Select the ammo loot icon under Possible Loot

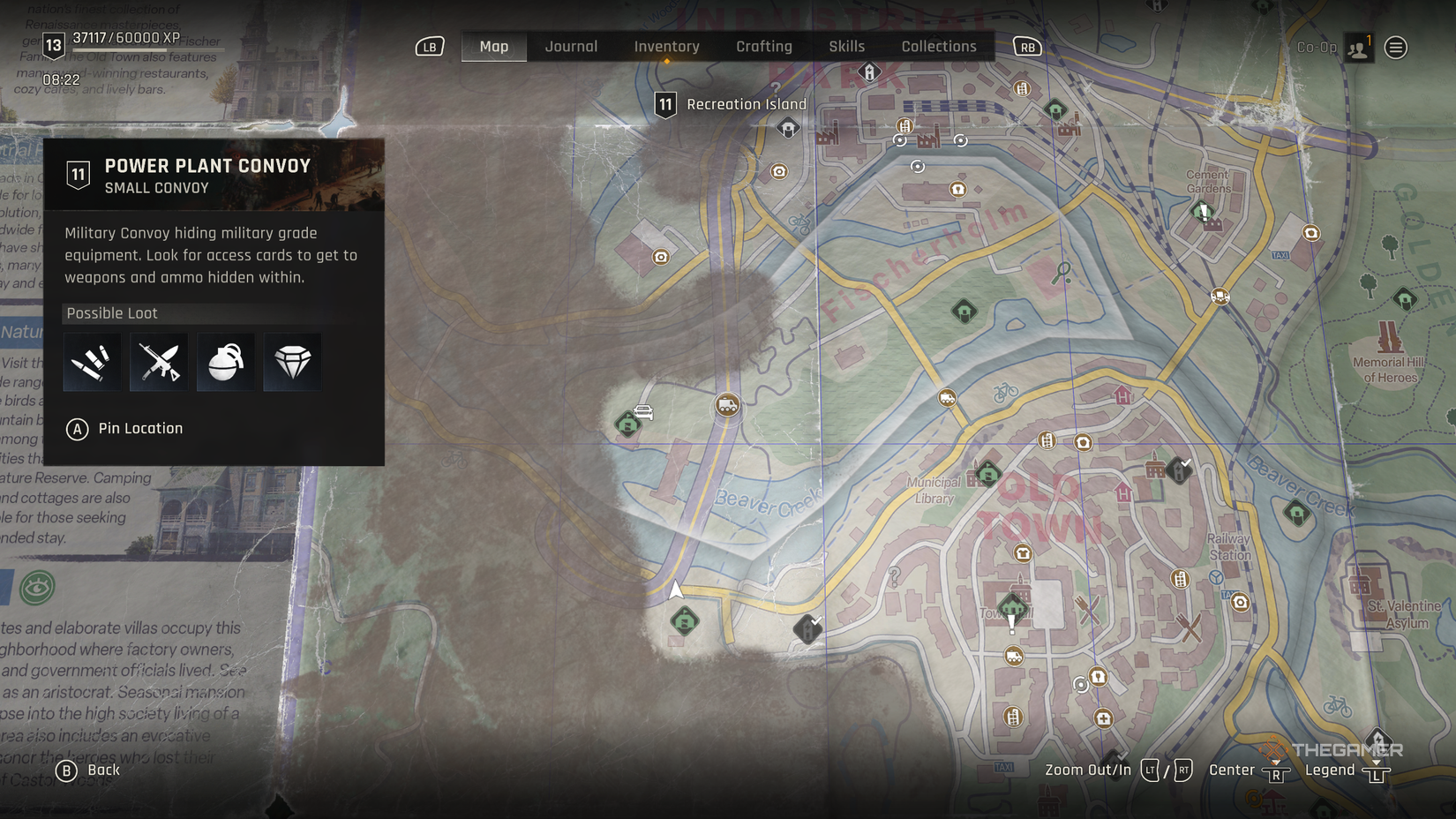(x=91, y=361)
